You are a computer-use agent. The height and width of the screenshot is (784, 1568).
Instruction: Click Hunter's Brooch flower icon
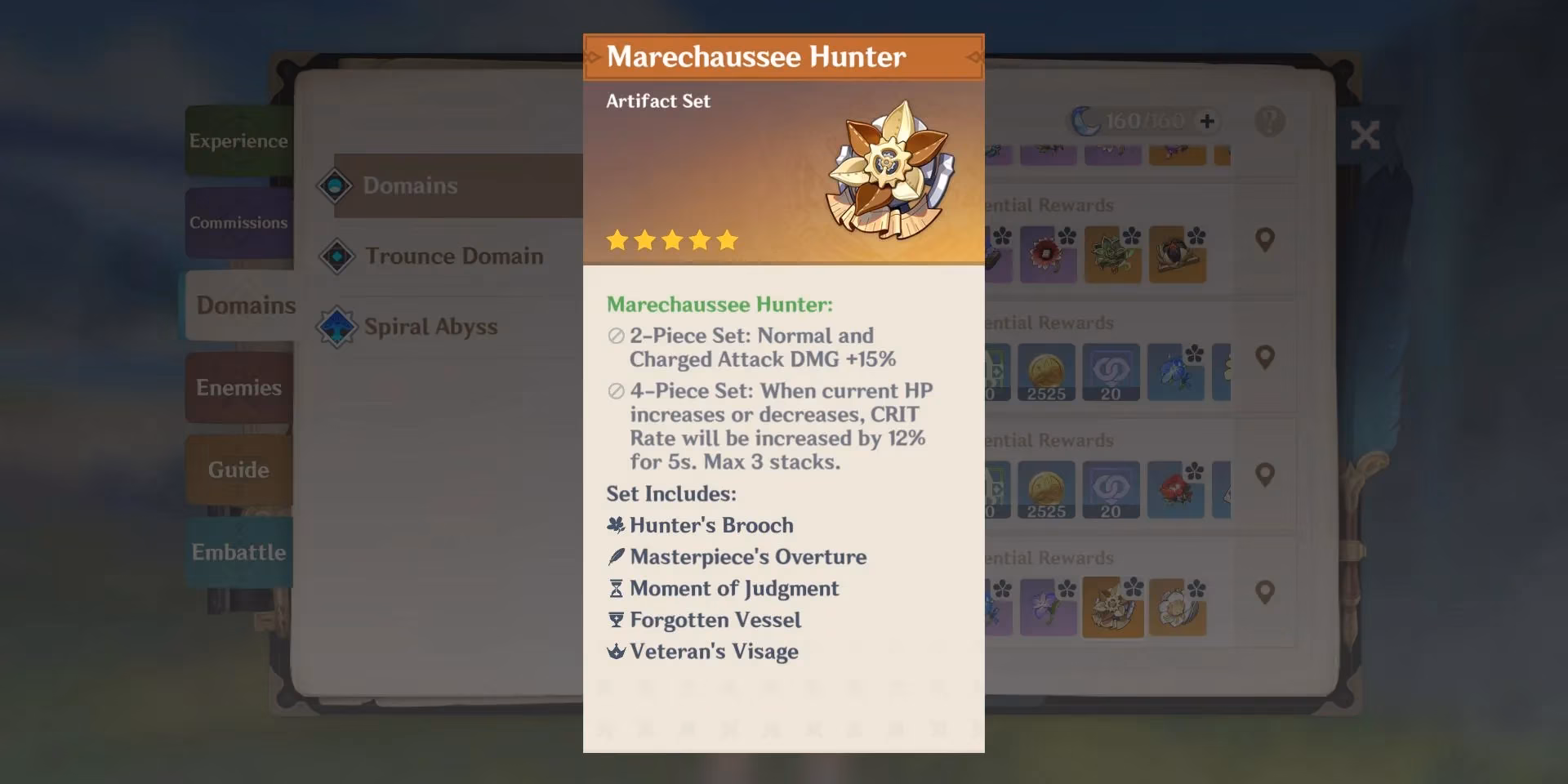(x=615, y=525)
